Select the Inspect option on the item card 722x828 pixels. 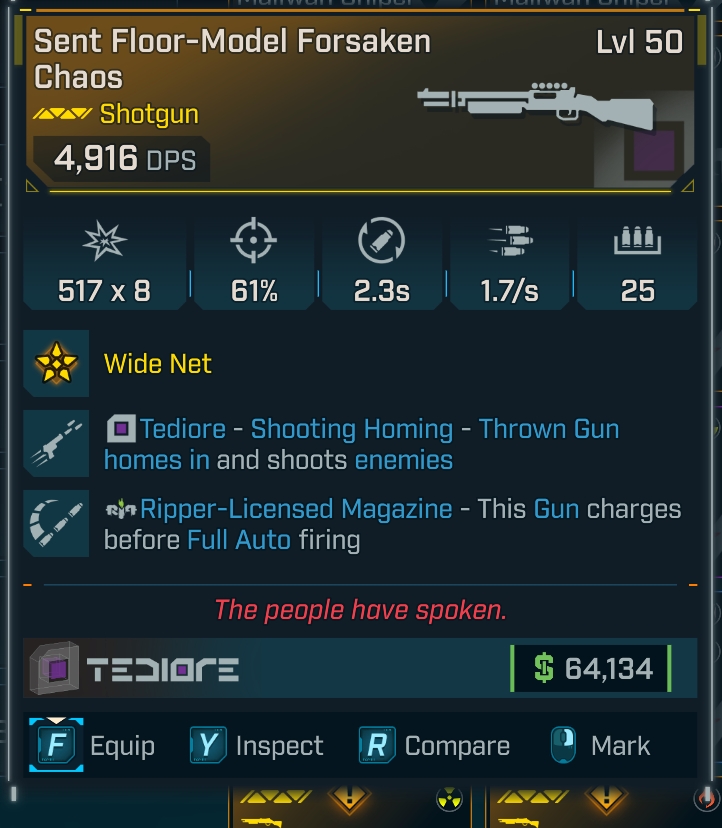[x=257, y=746]
